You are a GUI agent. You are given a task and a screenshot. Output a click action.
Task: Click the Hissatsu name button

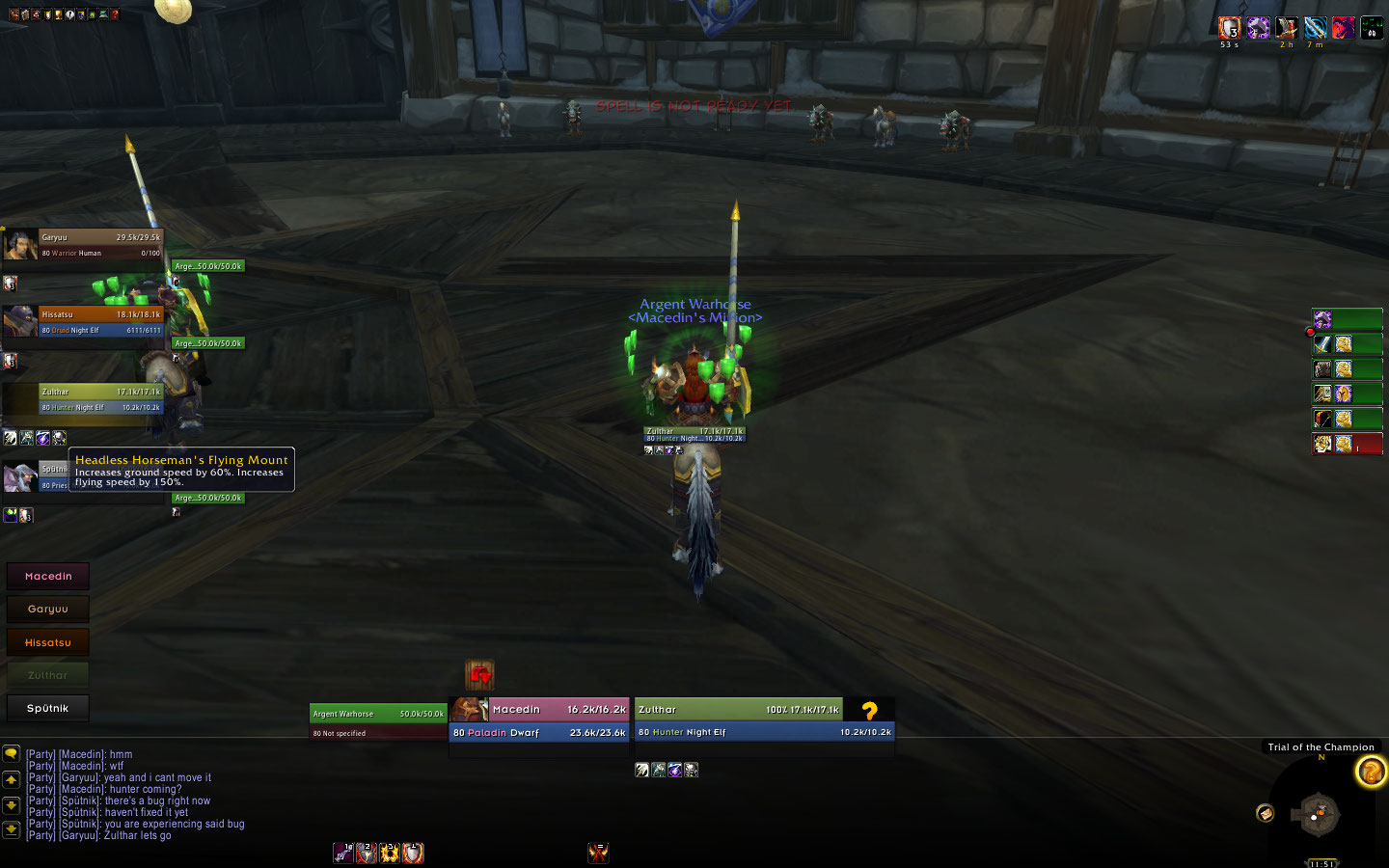[48, 642]
